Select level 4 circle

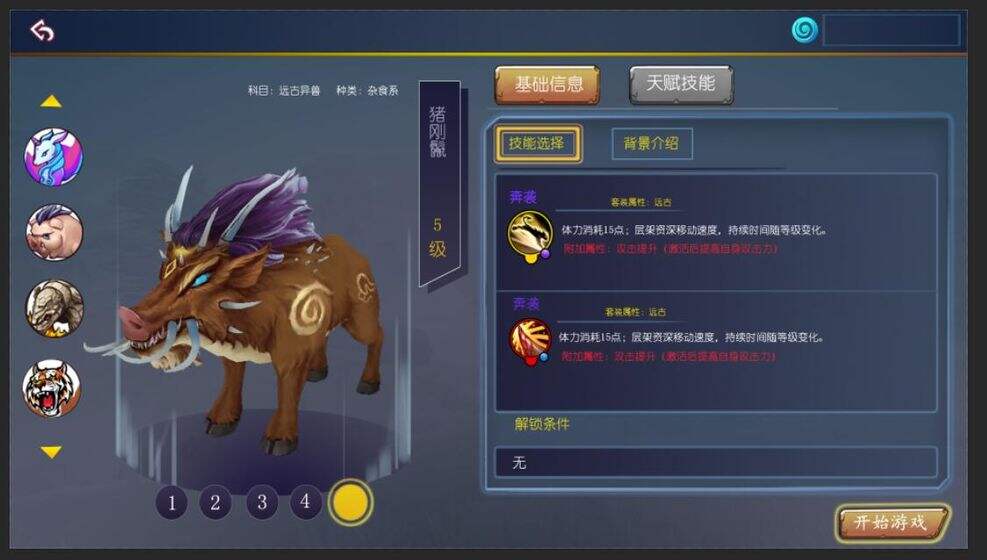click(306, 501)
